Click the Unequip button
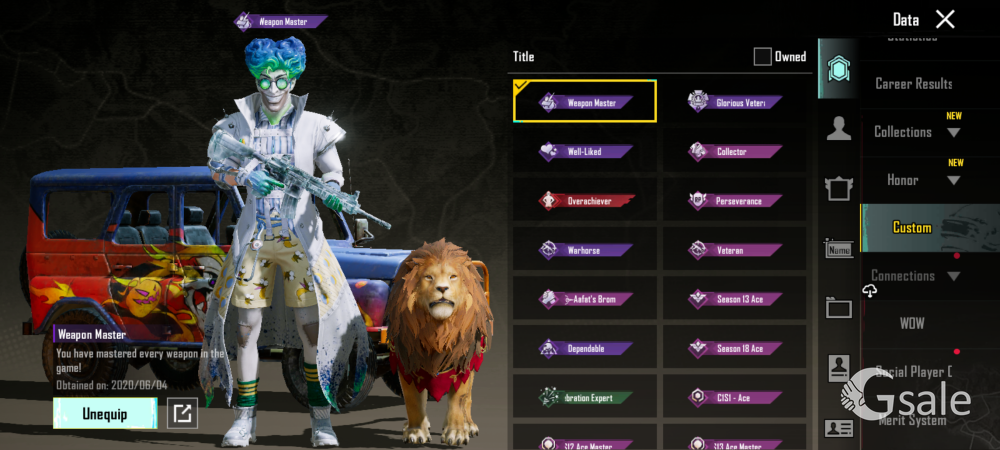Screen dimensions: 1000x450 pos(105,414)
